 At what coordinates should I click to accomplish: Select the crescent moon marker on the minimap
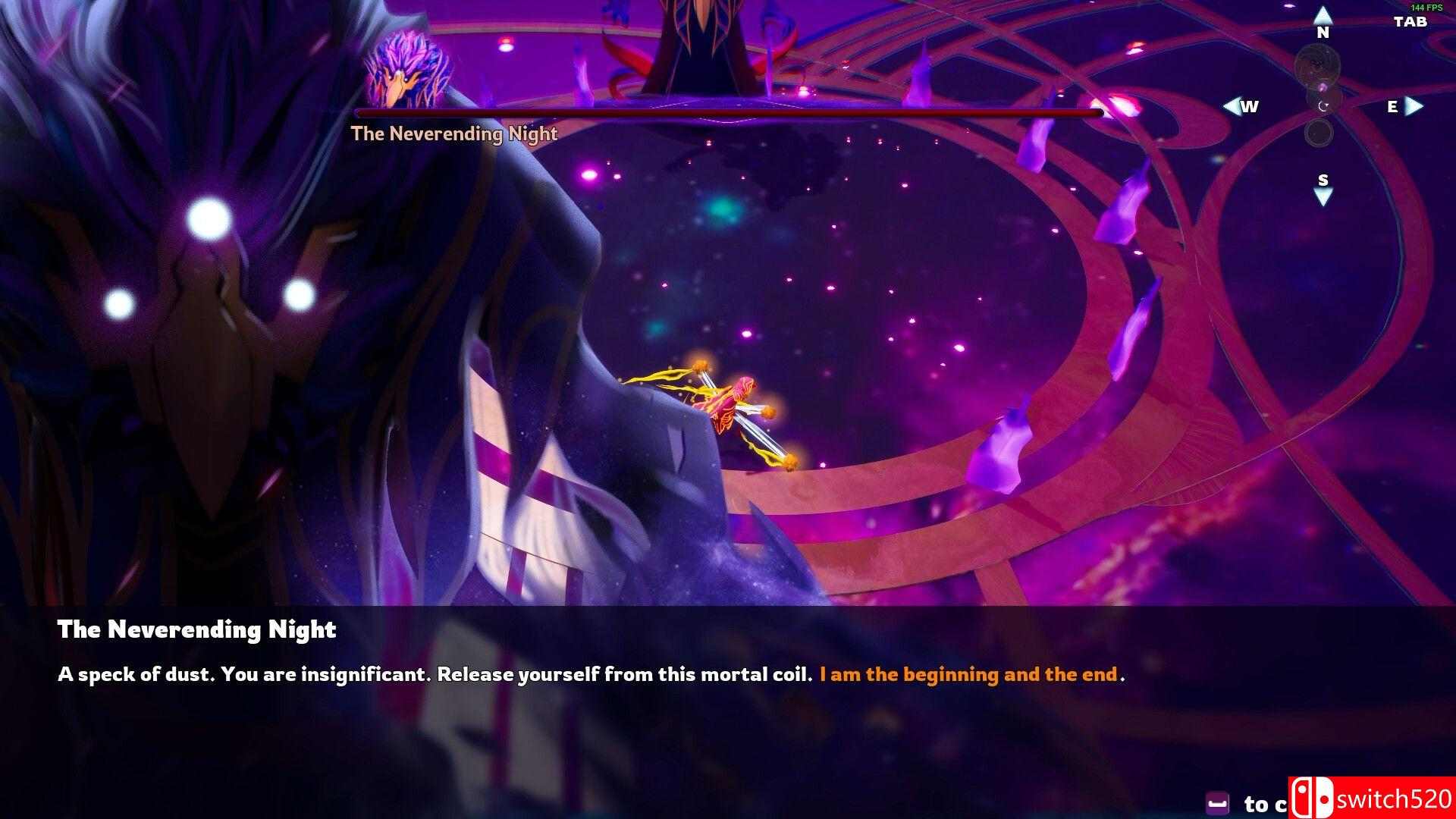point(1323,106)
